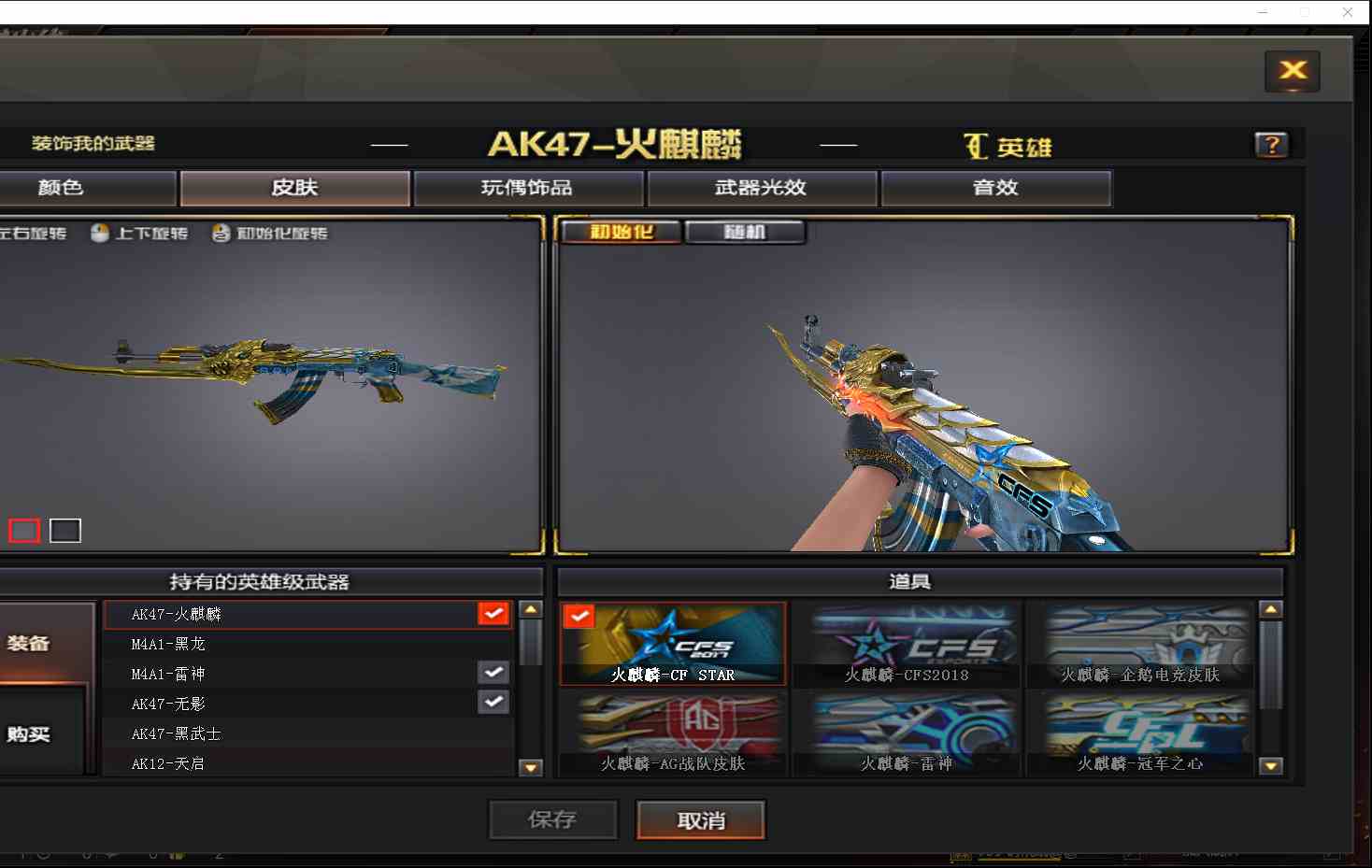Image resolution: width=1372 pixels, height=868 pixels.
Task: Select the red-outlined color swatch
Action: 22,530
